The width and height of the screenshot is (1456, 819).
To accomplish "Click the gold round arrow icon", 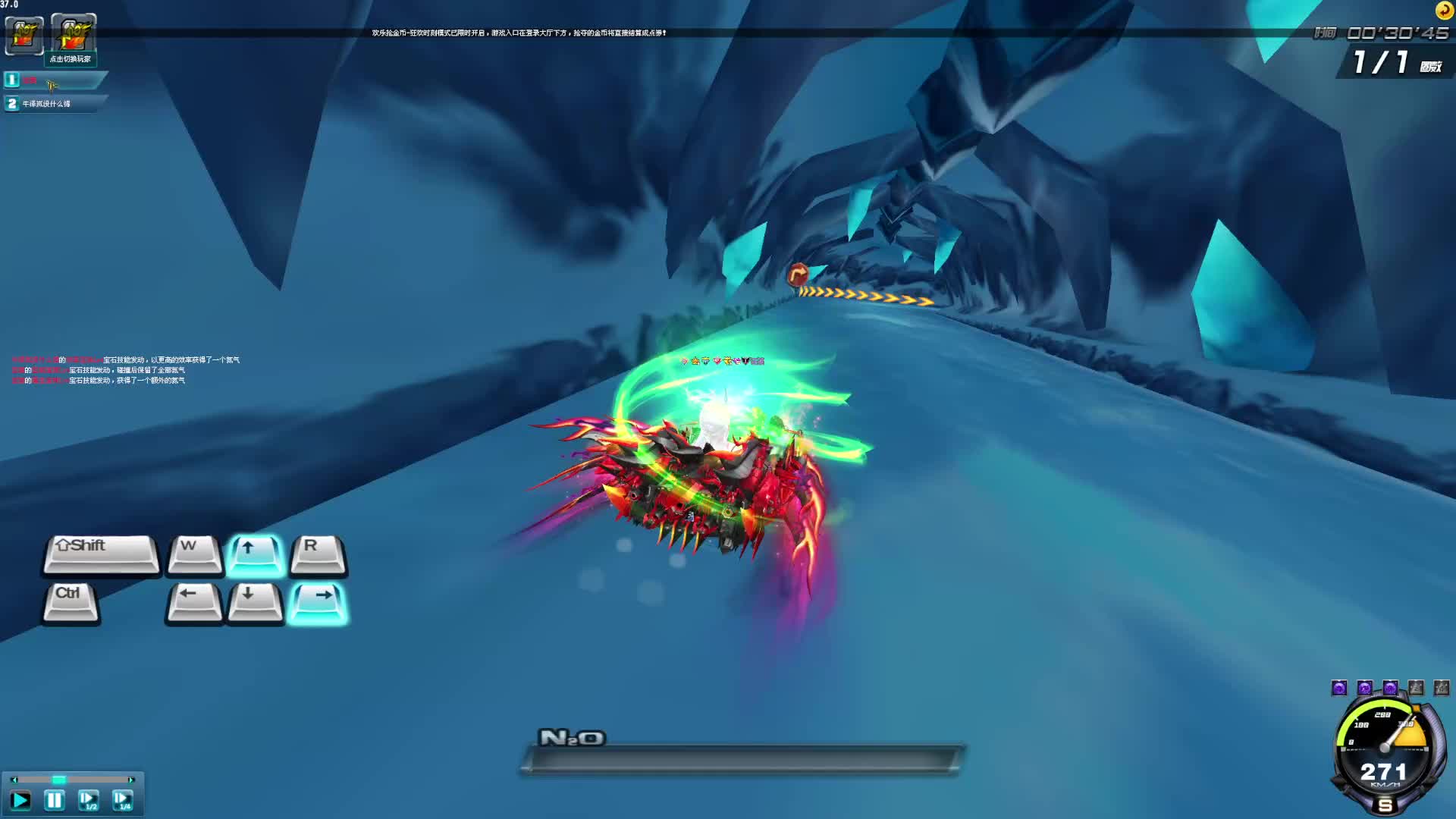I will pos(1444,11).
